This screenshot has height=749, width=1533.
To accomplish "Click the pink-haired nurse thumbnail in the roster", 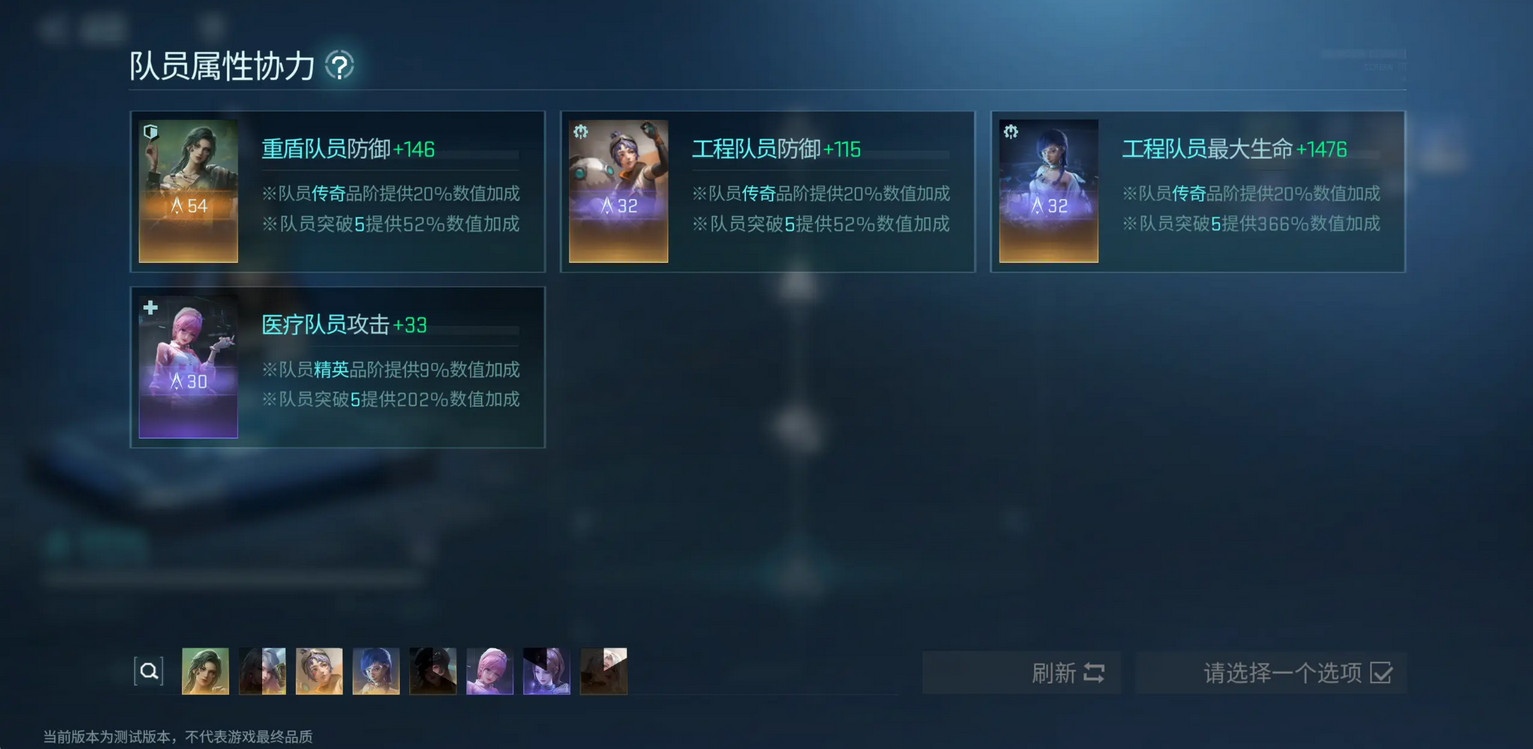I will (x=489, y=670).
